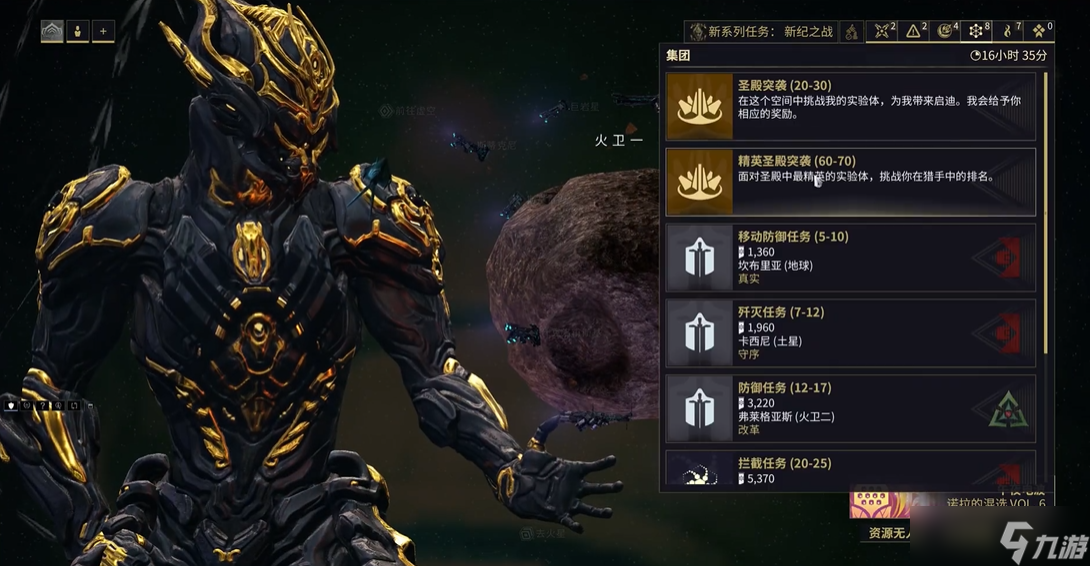Open the crescent moon tab
1090x566 pixels.
(x=945, y=32)
